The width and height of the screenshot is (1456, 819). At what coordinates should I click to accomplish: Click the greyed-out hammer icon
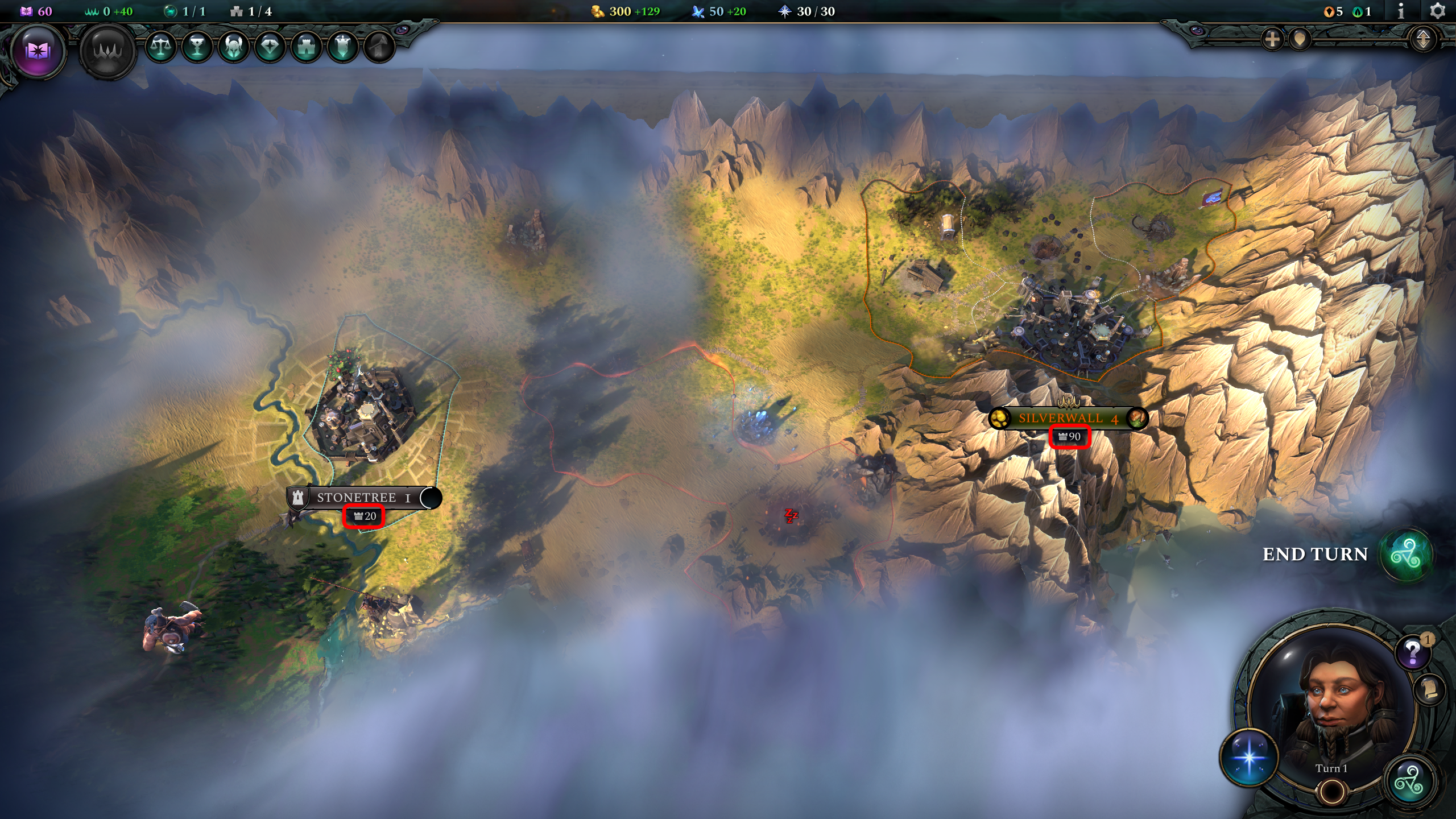pyautogui.click(x=379, y=46)
